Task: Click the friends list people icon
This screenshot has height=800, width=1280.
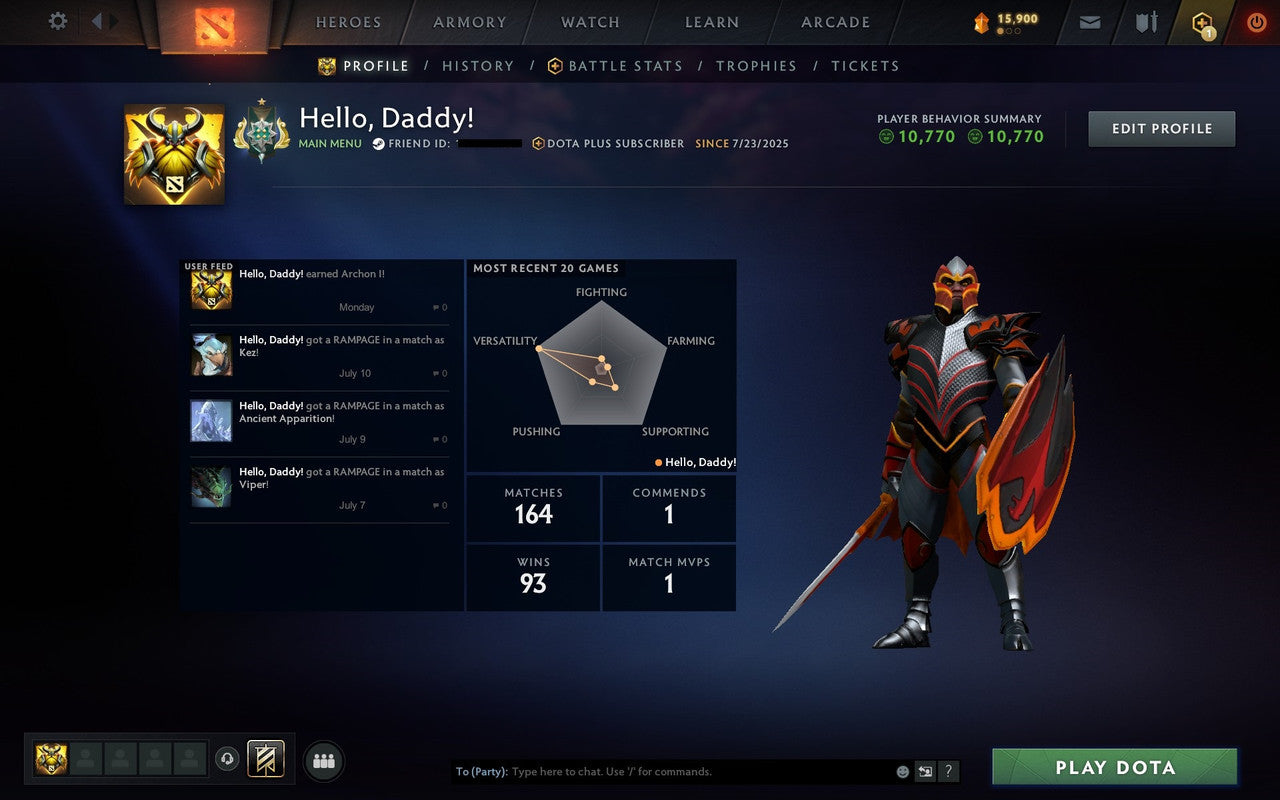Action: [x=323, y=760]
